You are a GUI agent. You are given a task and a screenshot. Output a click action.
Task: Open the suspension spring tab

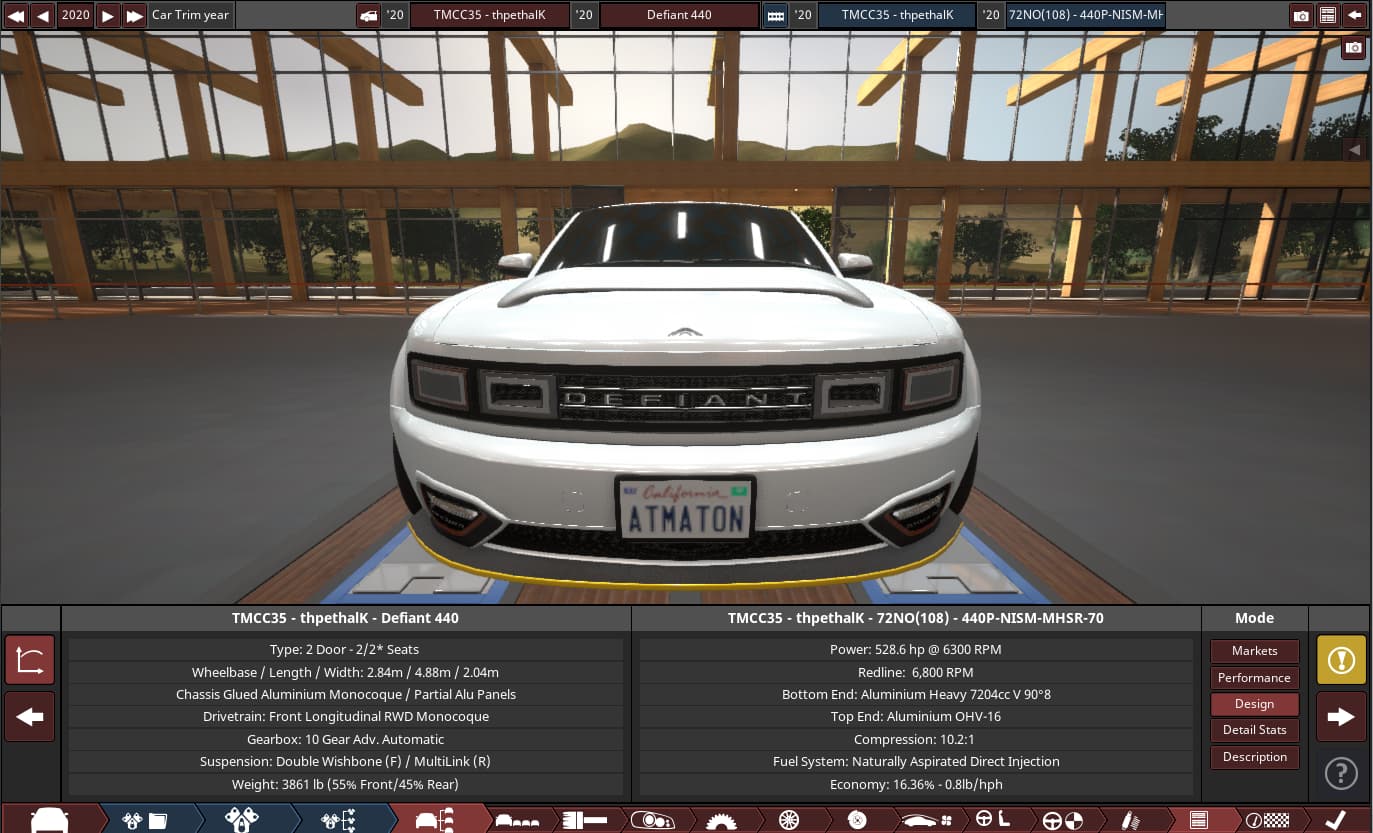[x=1130, y=820]
